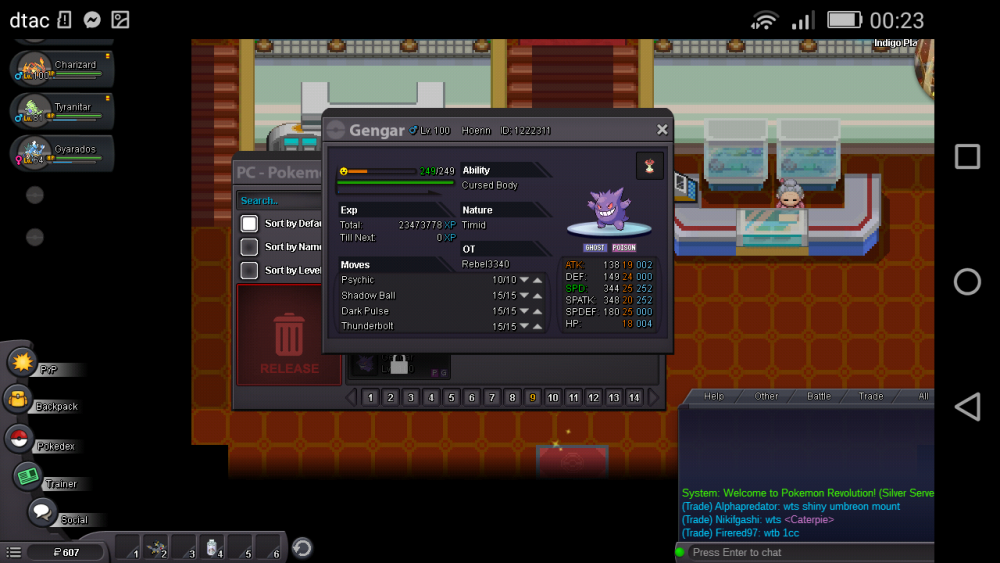The height and width of the screenshot is (563, 1000).
Task: Open Gengar's held item slot
Action: [x=650, y=166]
